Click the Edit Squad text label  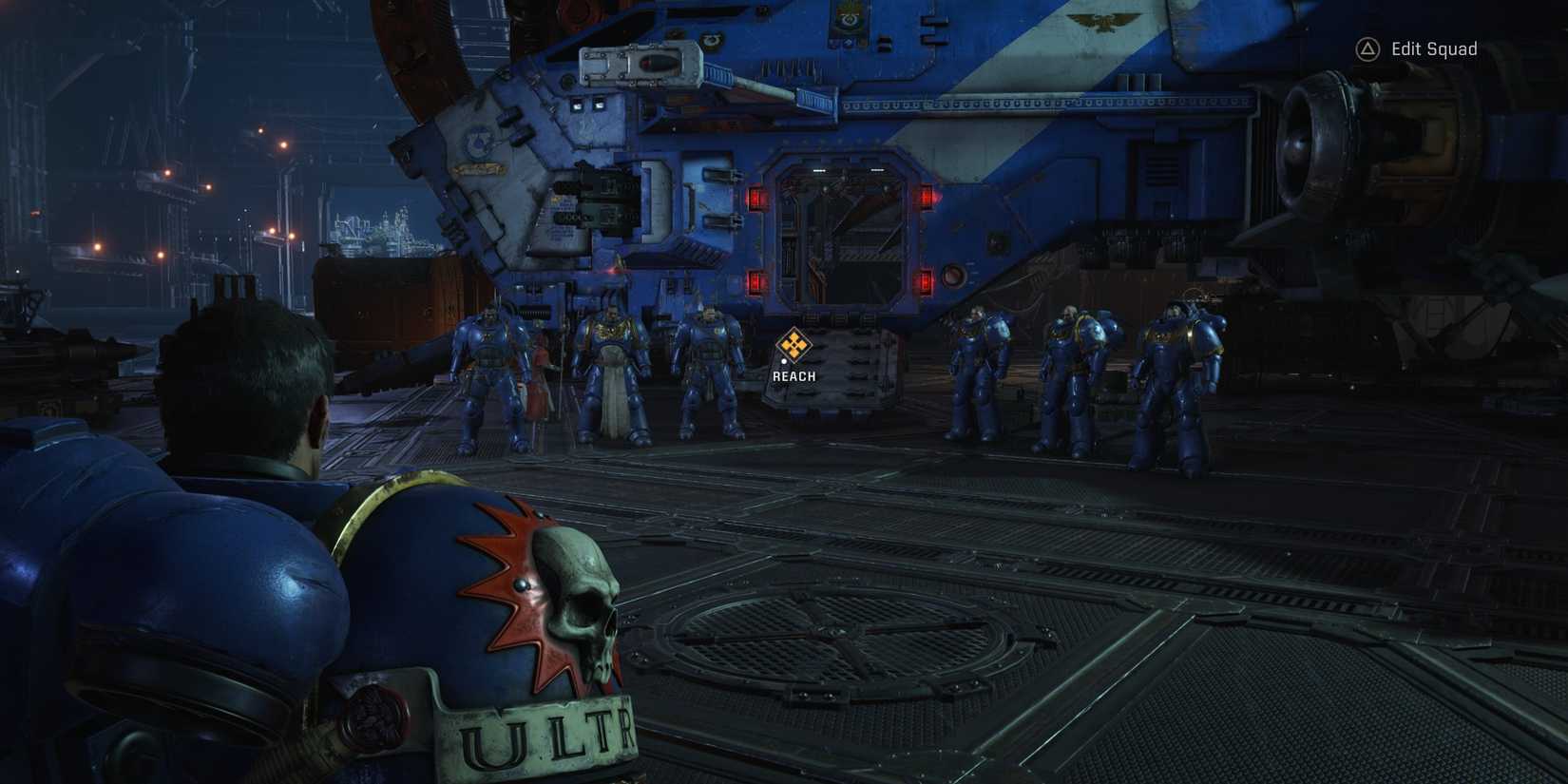1434,48
